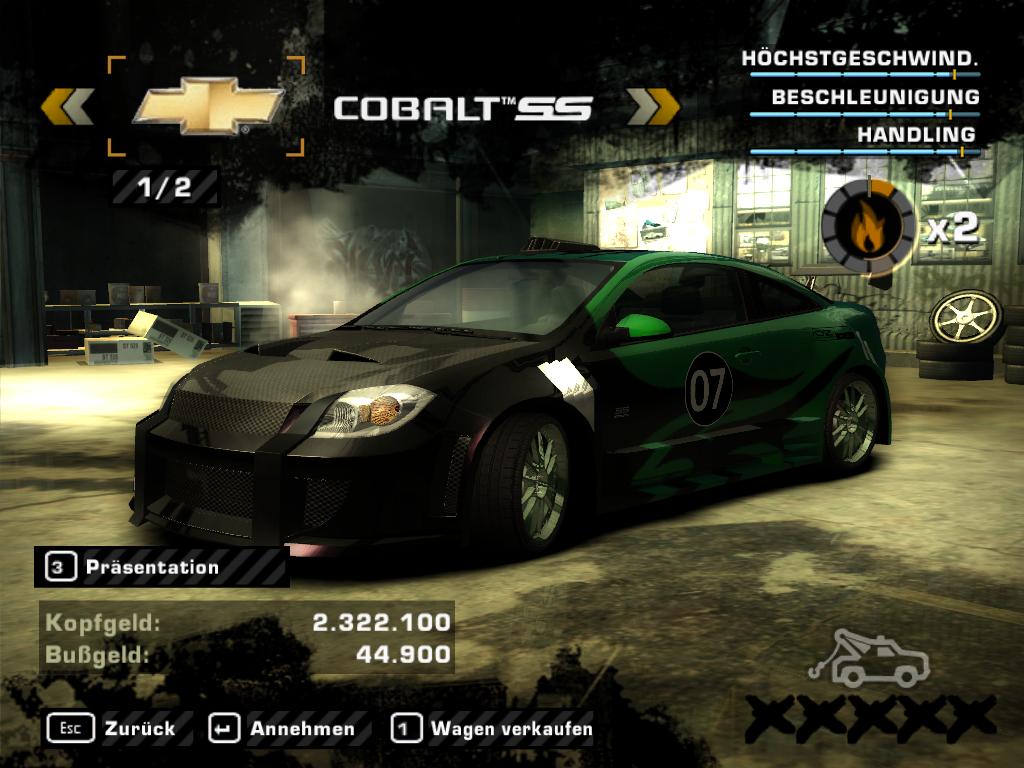1024x768 pixels.
Task: Accept the car with Annehmen
Action: pyautogui.click(x=282, y=728)
